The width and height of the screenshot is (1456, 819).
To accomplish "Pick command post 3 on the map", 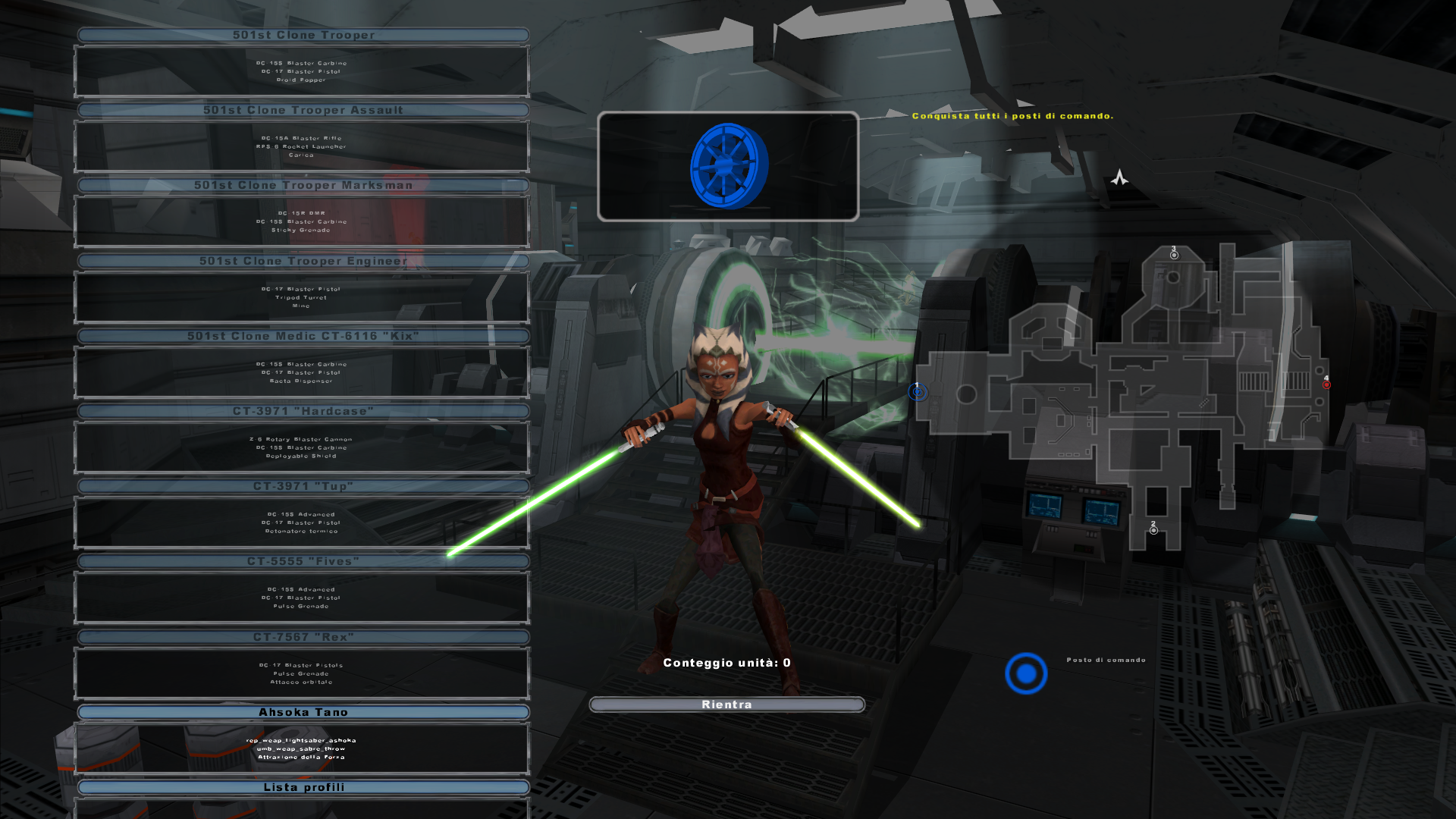I will point(1174,256).
